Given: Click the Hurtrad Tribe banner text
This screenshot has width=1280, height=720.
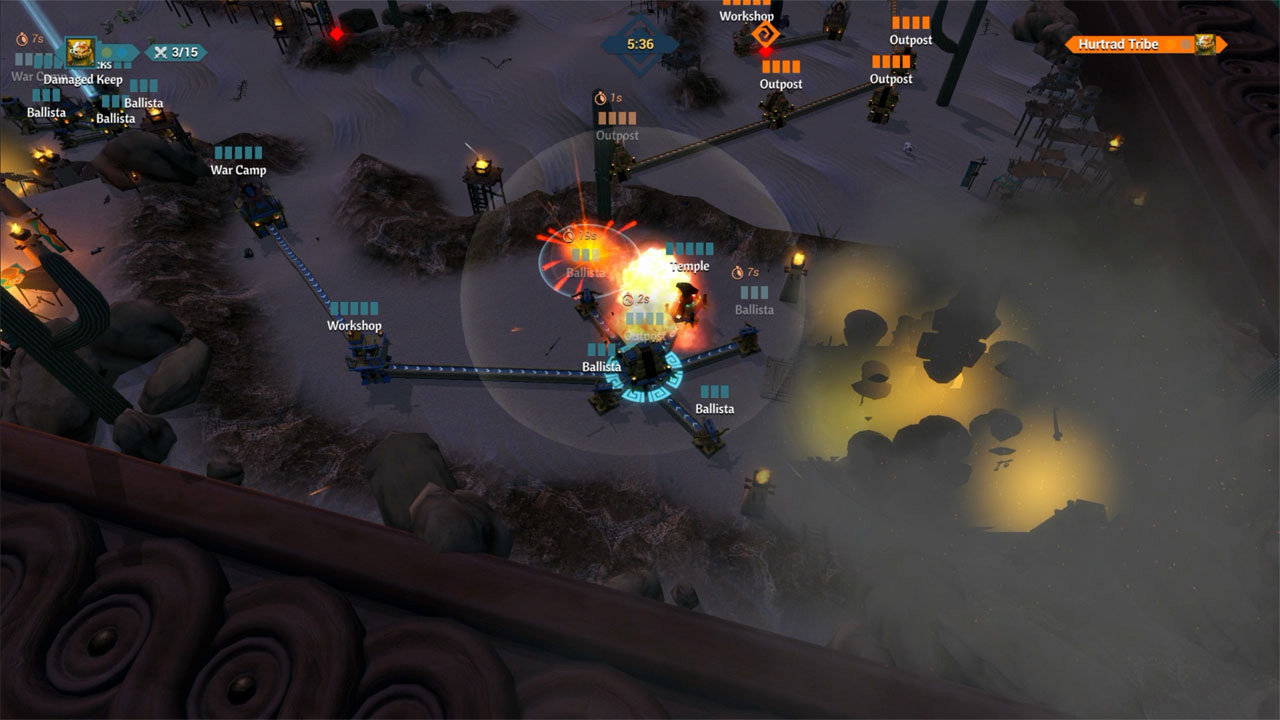Looking at the screenshot, I should click(x=1117, y=44).
